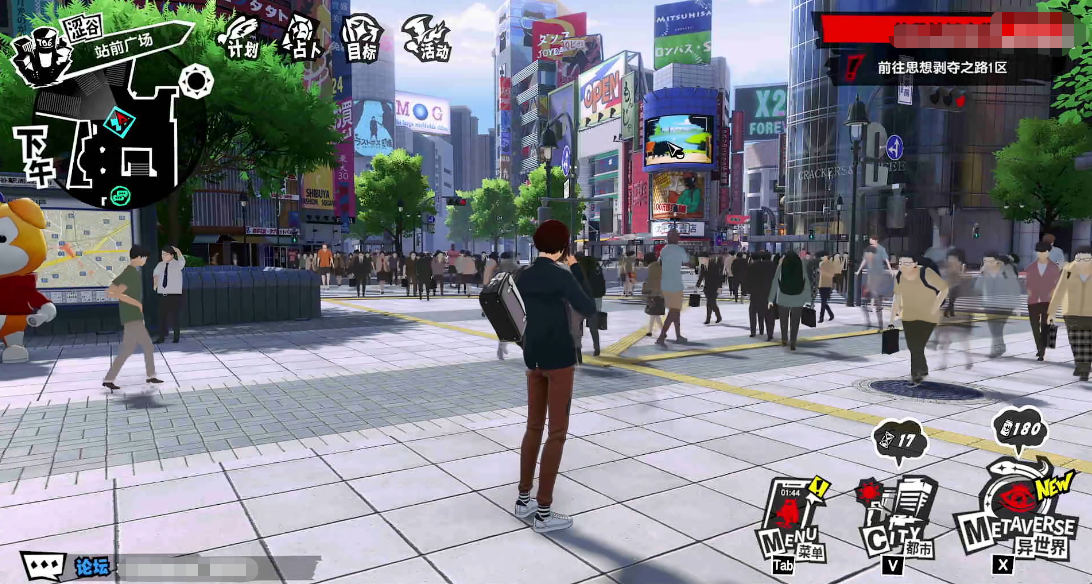Enter the METAVERSE 异世界 button
Viewport: 1092px width, 584px height.
click(1015, 515)
